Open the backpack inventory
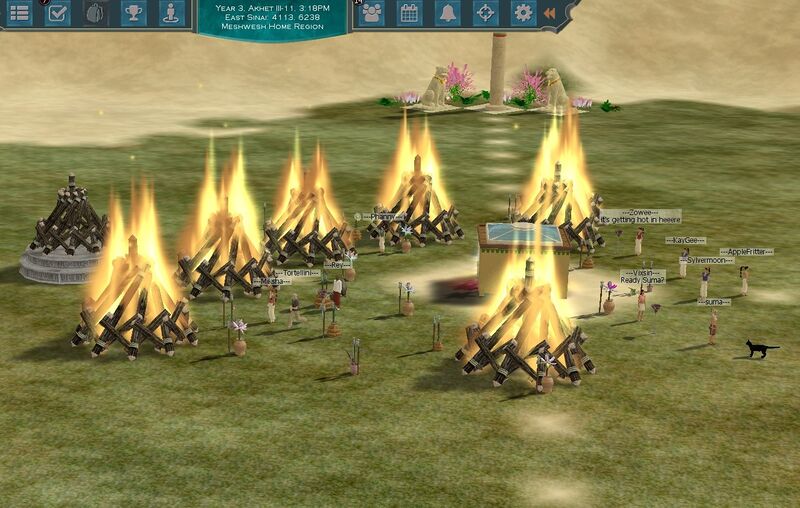Screen dimensions: 800x508 pyautogui.click(x=95, y=13)
